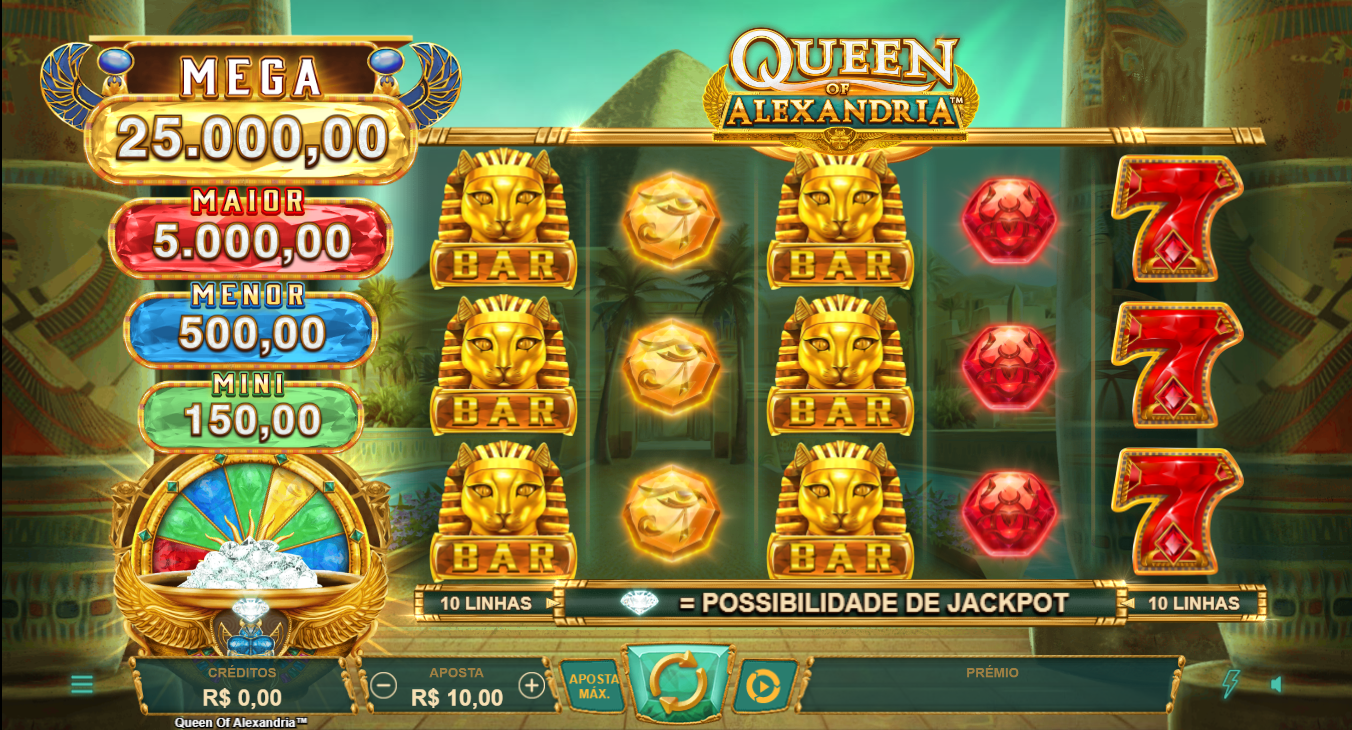The image size is (1352, 730).
Task: Open the hamburger menu icon
Action: [84, 685]
